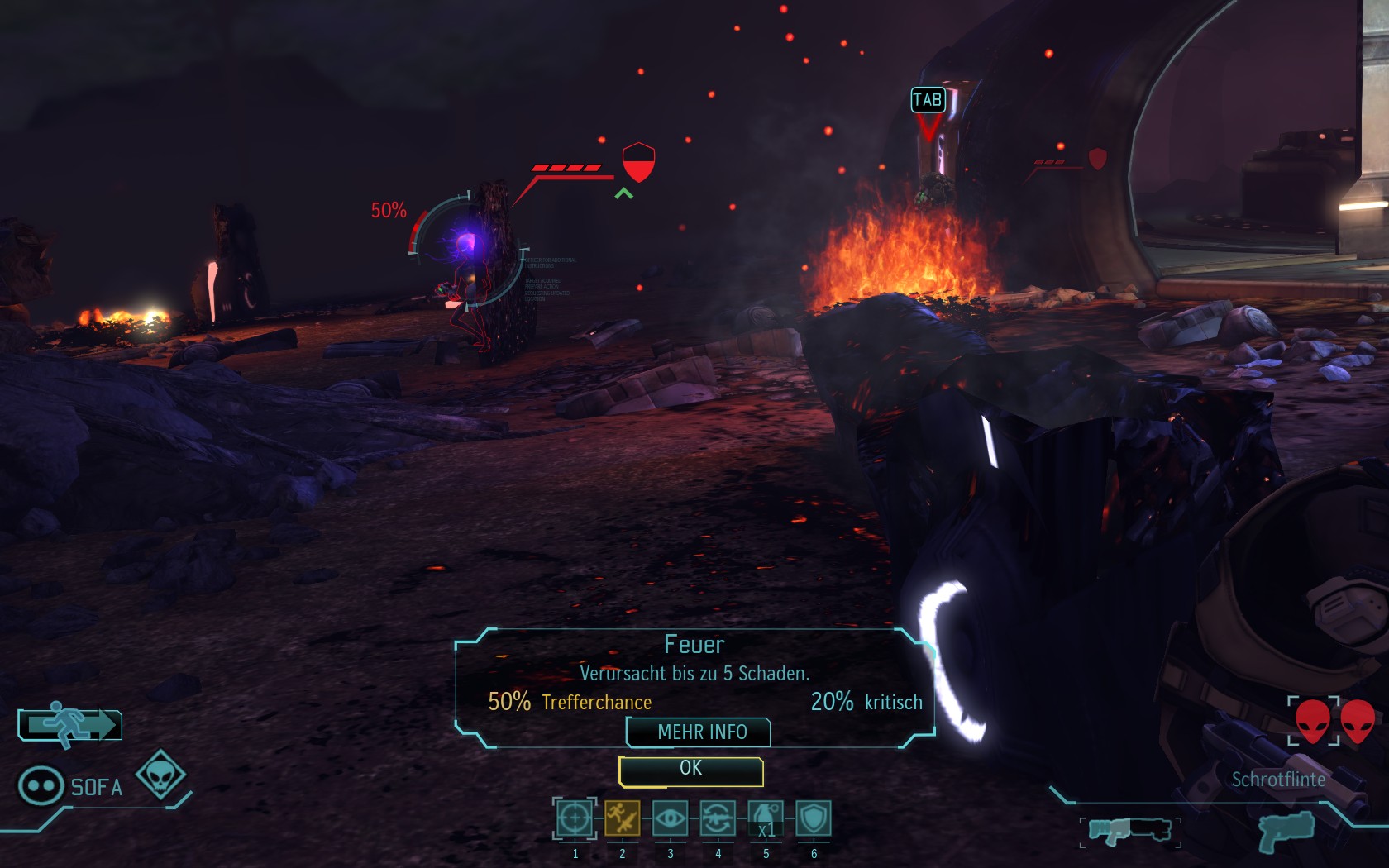Confirm the shot with the OK button

690,770
